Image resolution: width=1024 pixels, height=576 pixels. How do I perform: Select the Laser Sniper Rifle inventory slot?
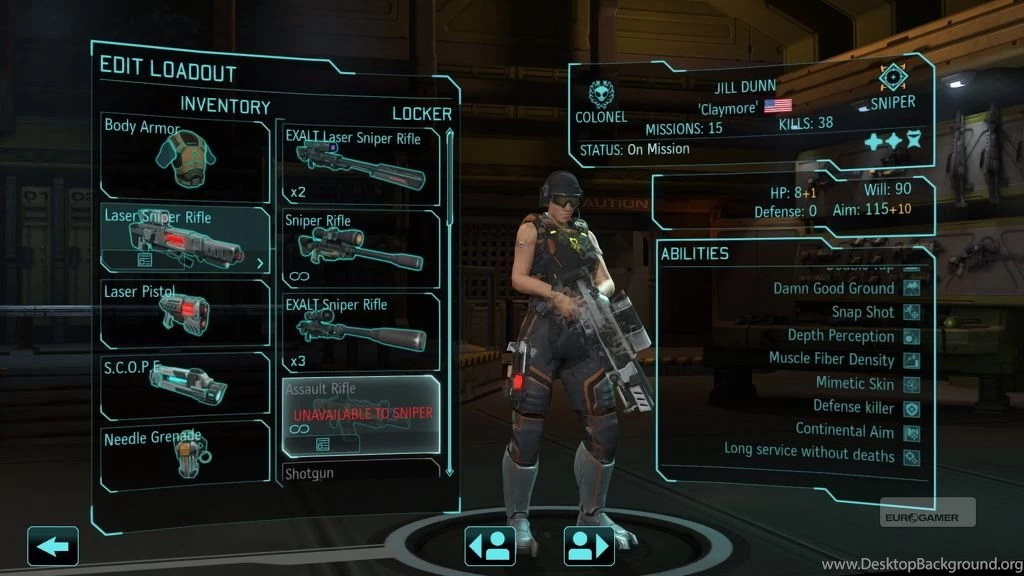tap(186, 238)
